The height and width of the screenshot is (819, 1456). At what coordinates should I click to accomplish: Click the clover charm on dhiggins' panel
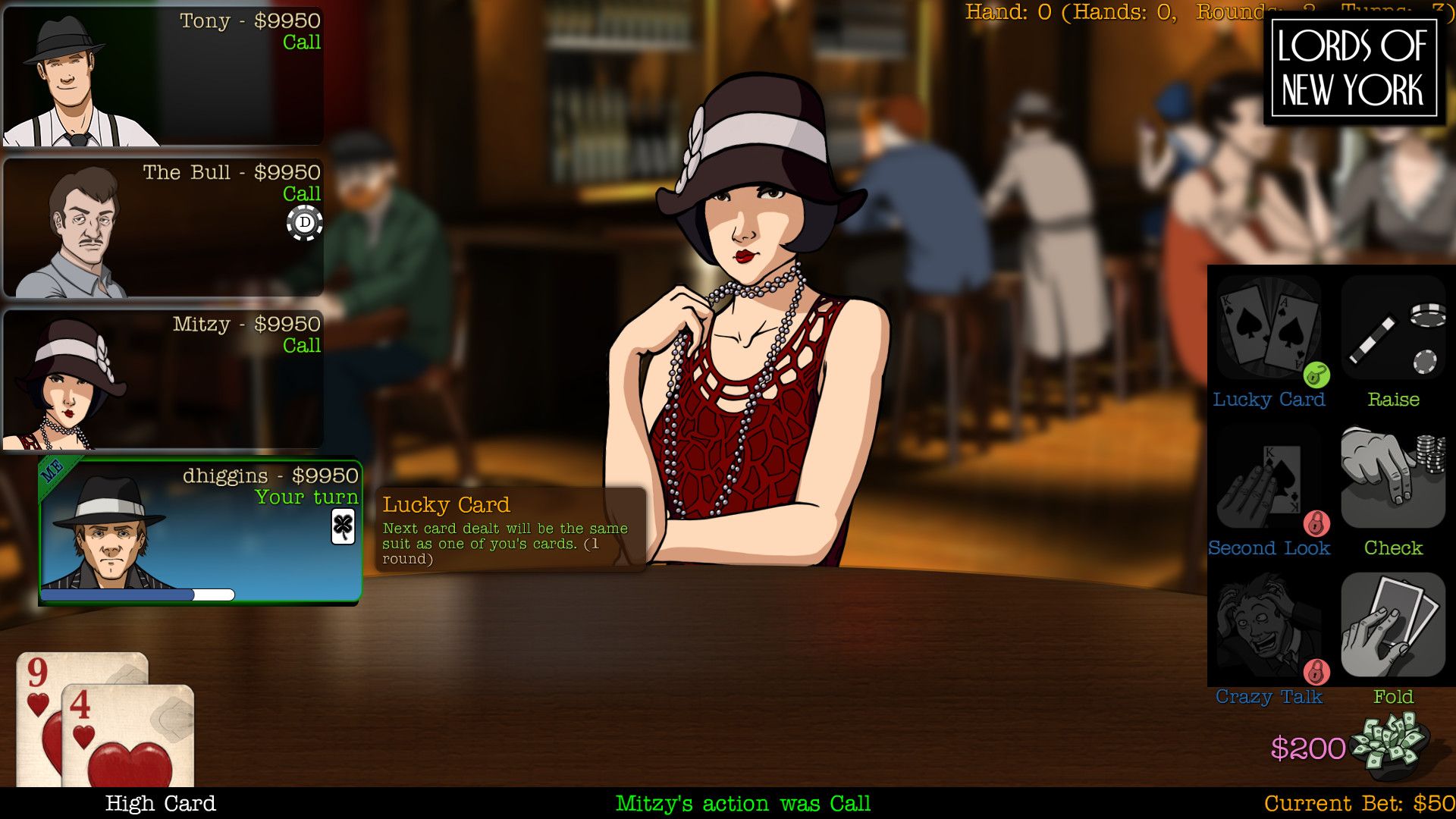click(343, 526)
